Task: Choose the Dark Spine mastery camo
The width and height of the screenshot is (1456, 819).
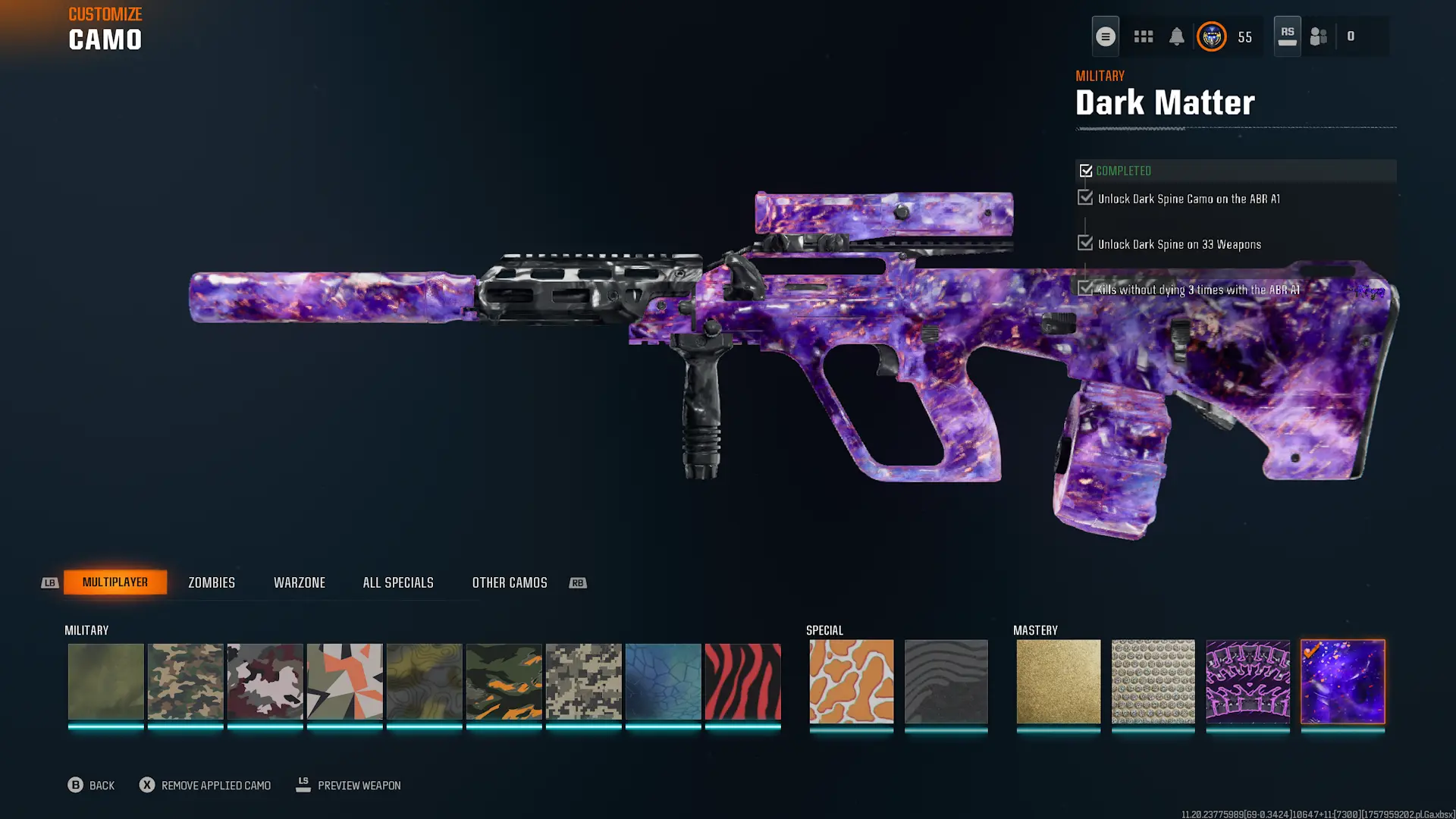Action: 1247,681
